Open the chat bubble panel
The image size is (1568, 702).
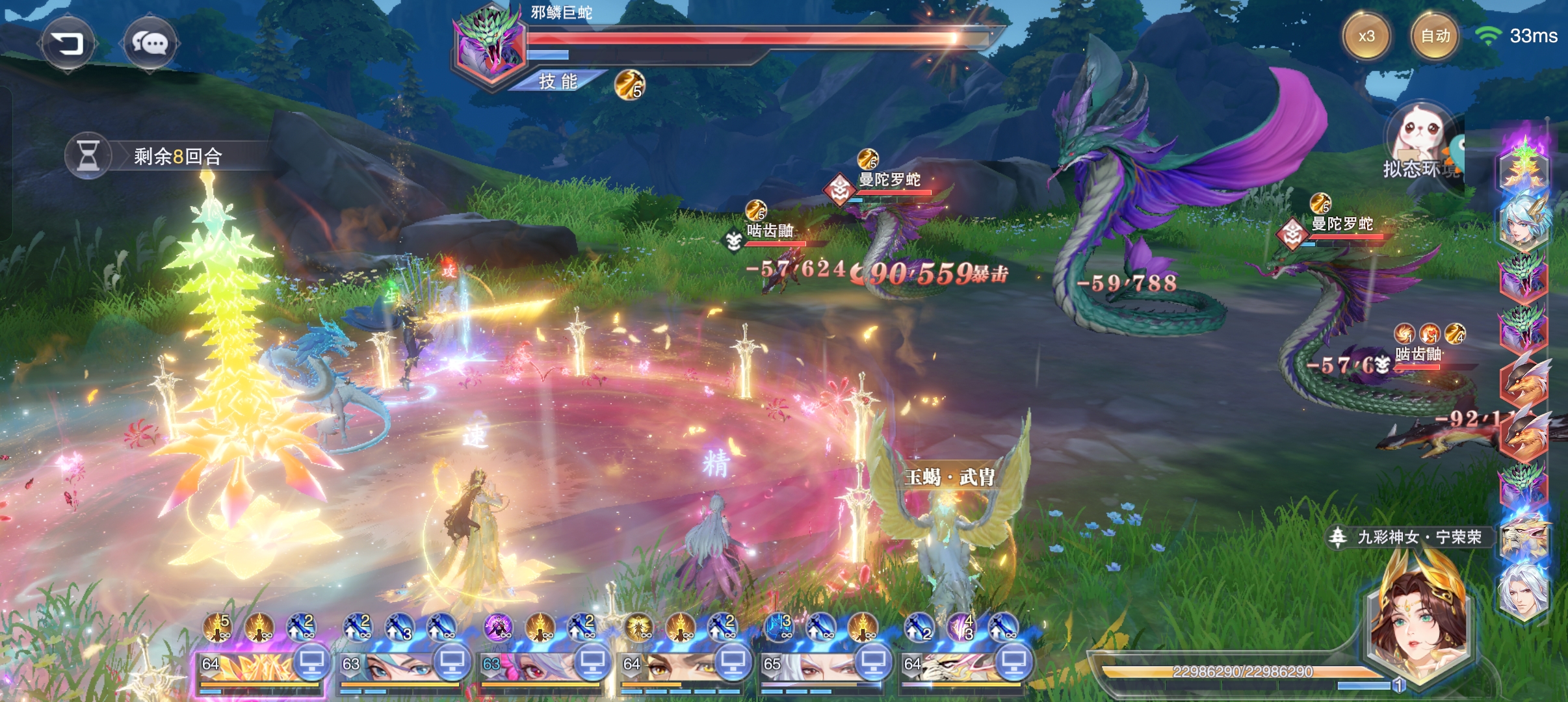point(150,44)
